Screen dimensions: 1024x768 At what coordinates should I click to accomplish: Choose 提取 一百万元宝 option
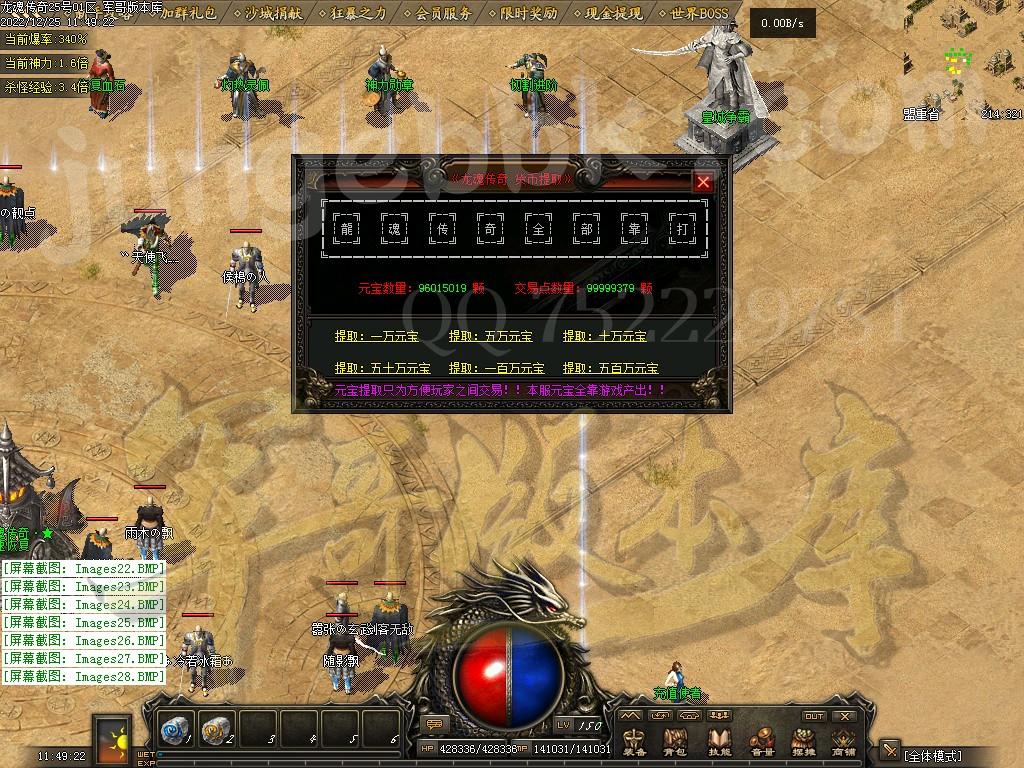497,369
